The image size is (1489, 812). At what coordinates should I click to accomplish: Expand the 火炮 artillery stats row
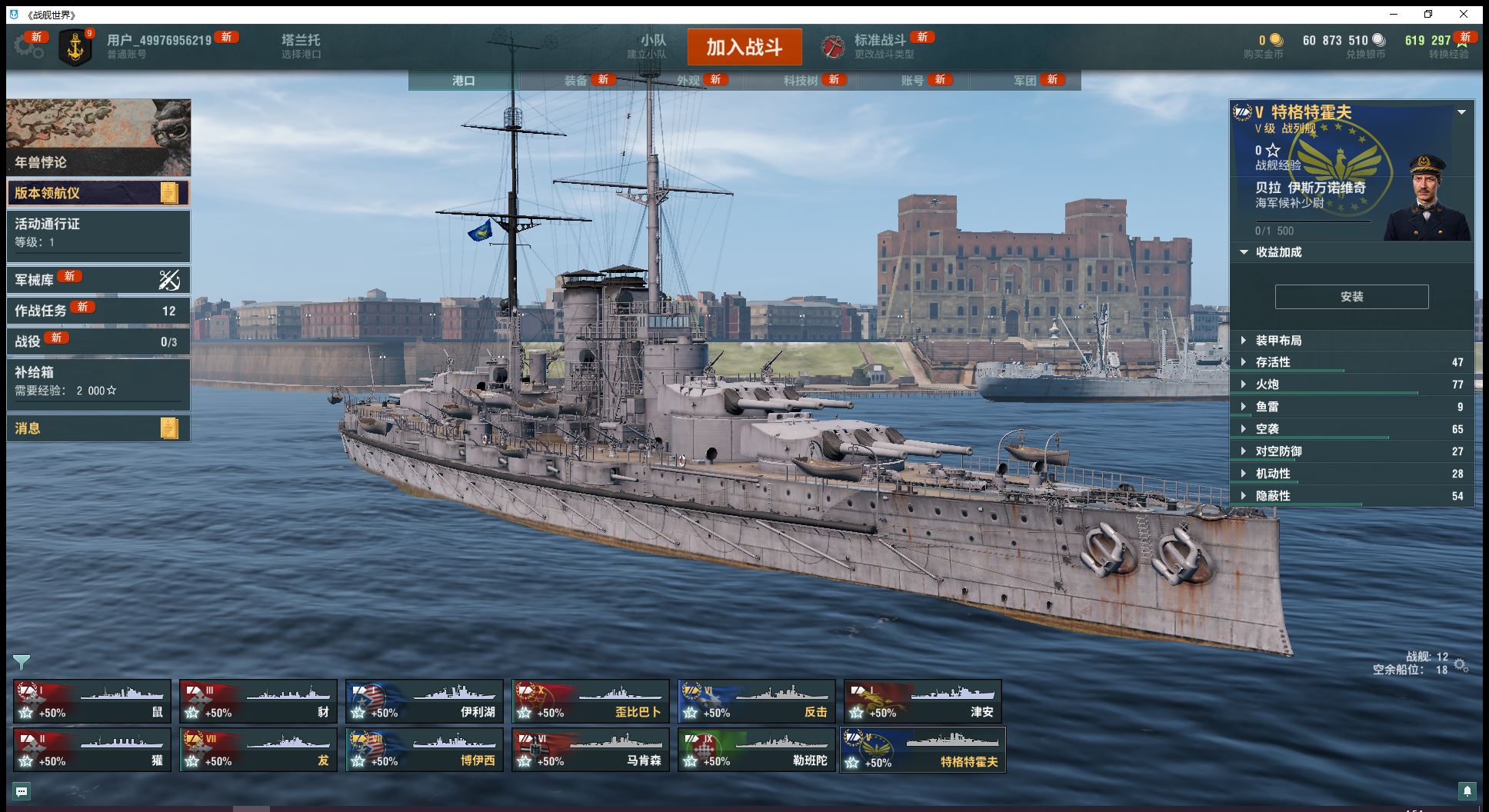coord(1267,384)
